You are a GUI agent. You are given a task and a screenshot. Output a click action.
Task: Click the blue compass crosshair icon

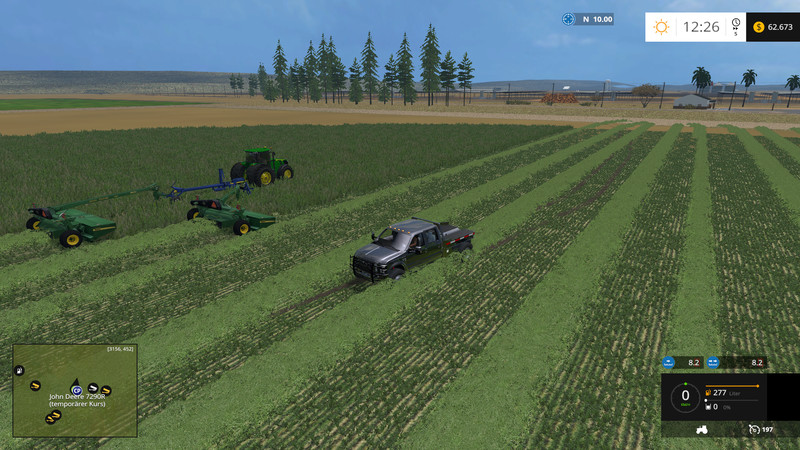pyautogui.click(x=569, y=19)
